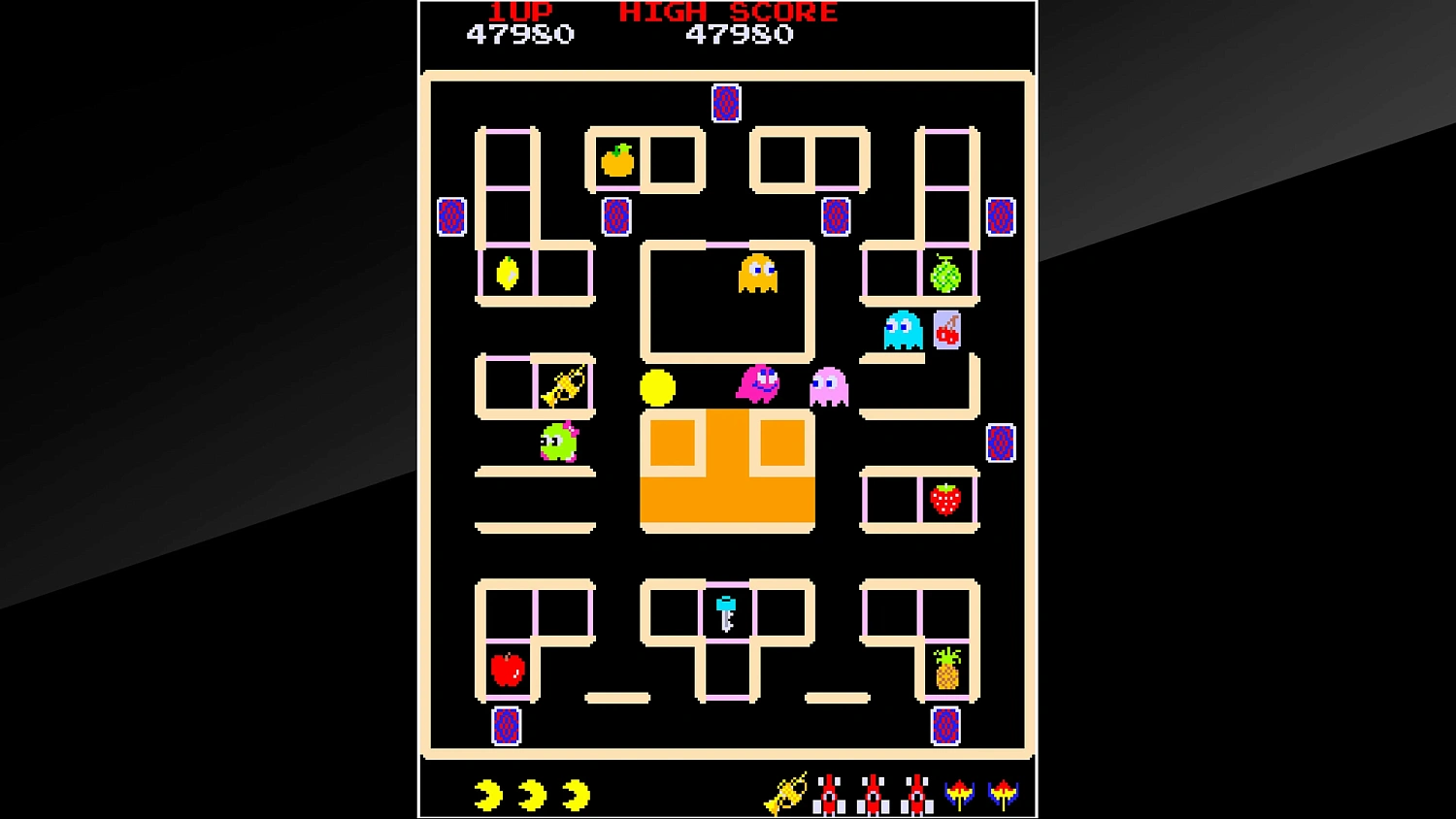Click Miru, the green helper character
The image size is (1456, 819).
click(557, 442)
